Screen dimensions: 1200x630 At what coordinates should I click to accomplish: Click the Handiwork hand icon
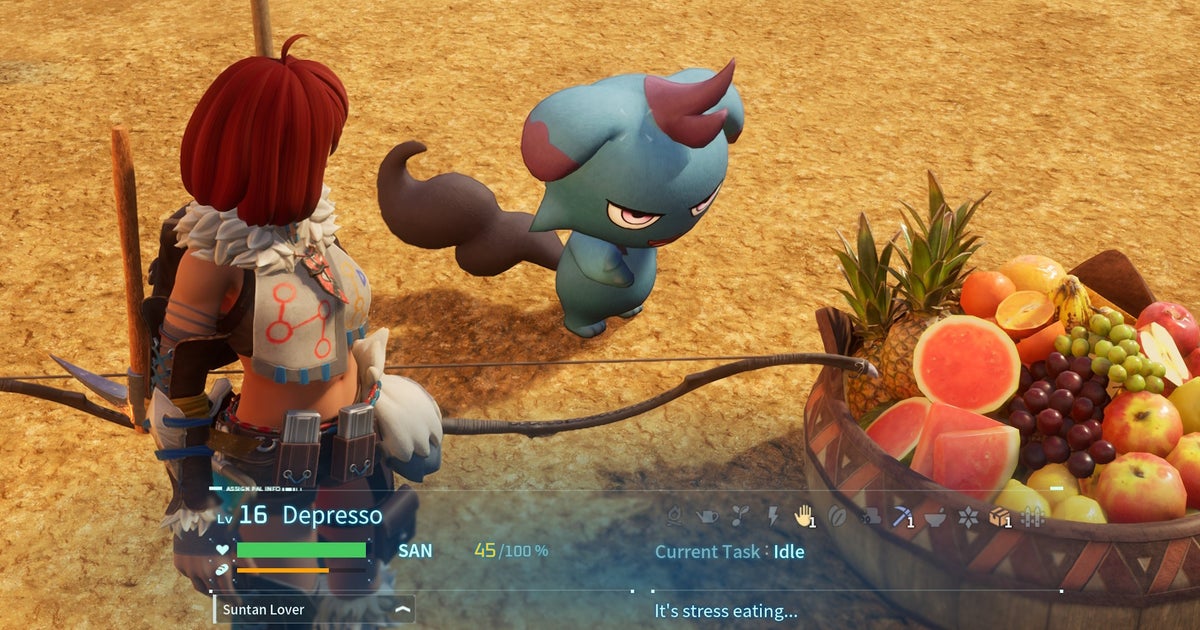point(803,516)
